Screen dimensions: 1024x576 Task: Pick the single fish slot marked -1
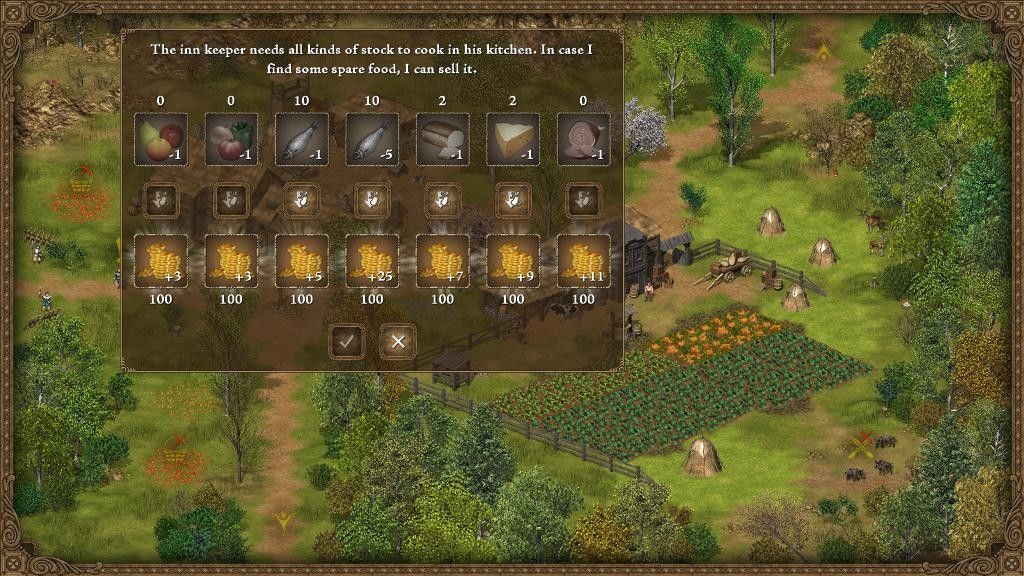pos(302,139)
